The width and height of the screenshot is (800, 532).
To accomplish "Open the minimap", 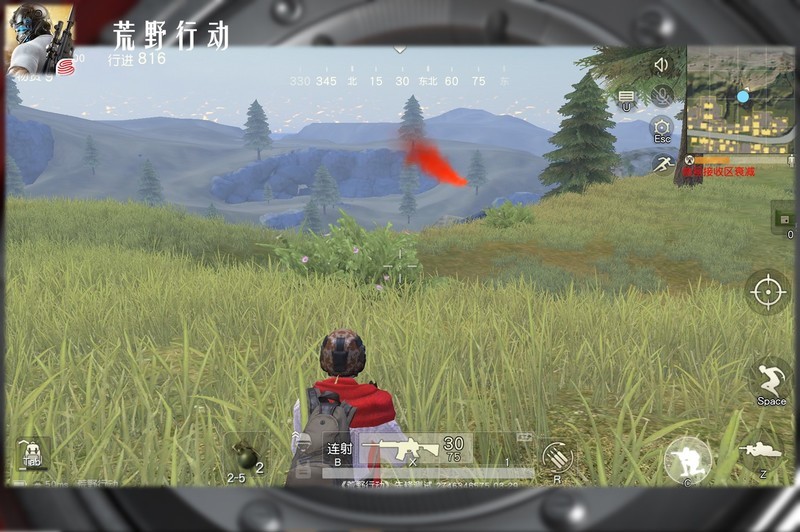I will (x=740, y=100).
